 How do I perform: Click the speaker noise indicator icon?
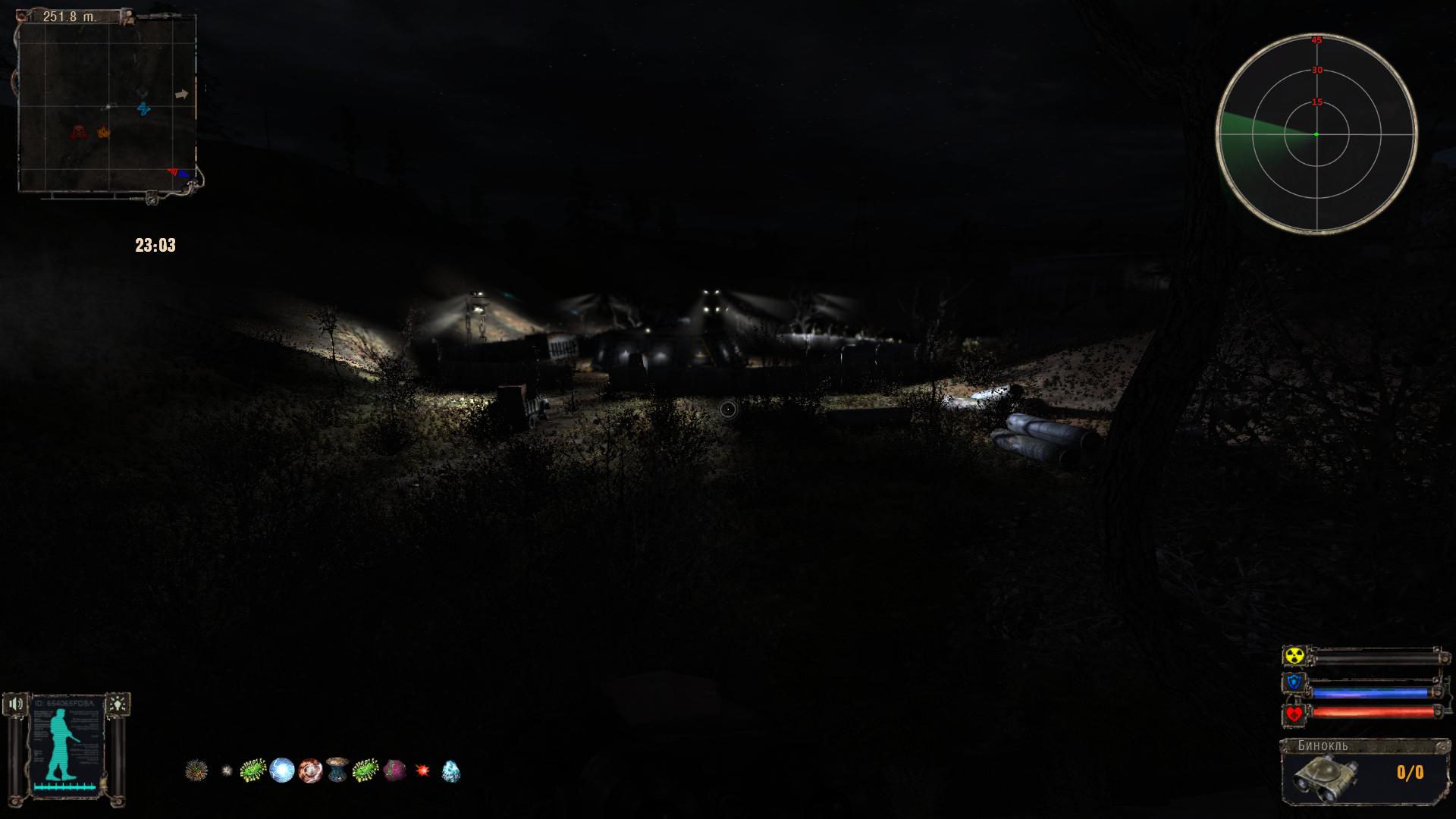(15, 704)
